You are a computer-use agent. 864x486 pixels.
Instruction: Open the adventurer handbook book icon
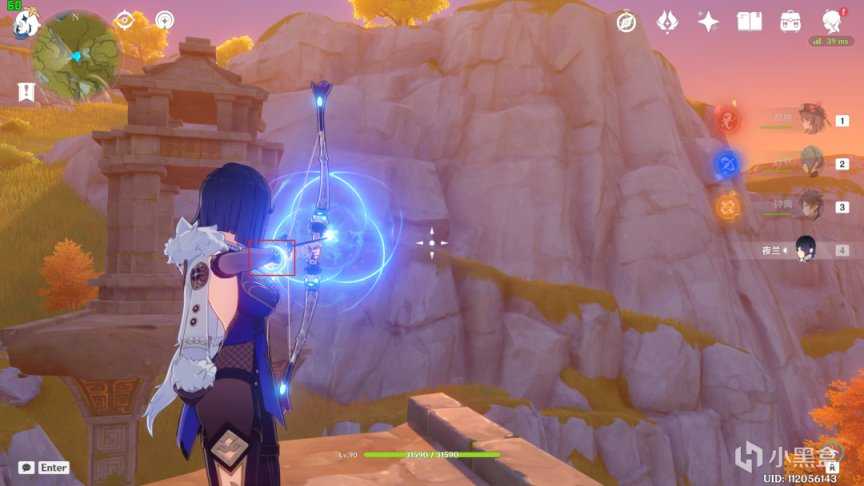tap(749, 22)
